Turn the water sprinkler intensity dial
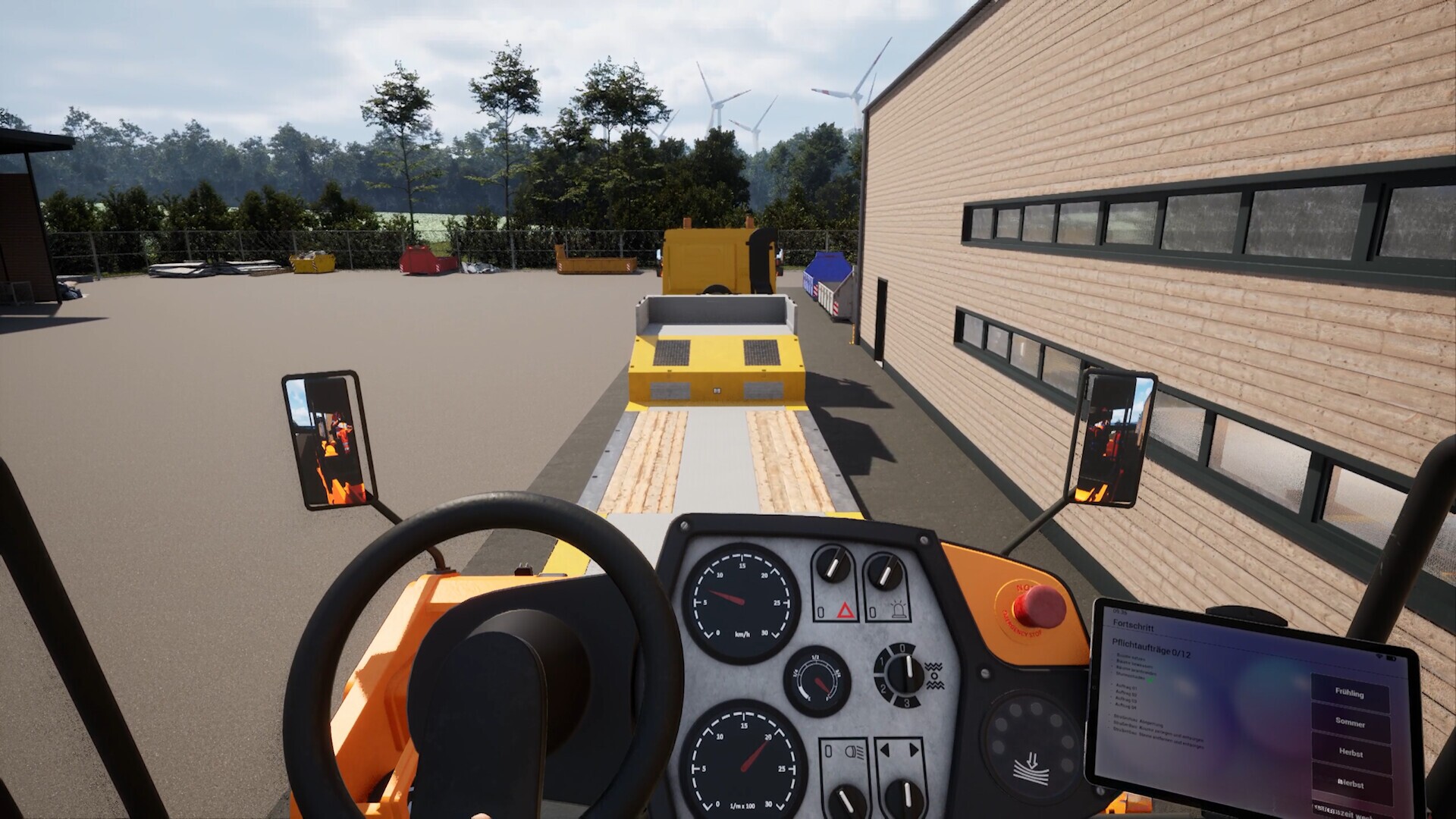 tap(905, 673)
